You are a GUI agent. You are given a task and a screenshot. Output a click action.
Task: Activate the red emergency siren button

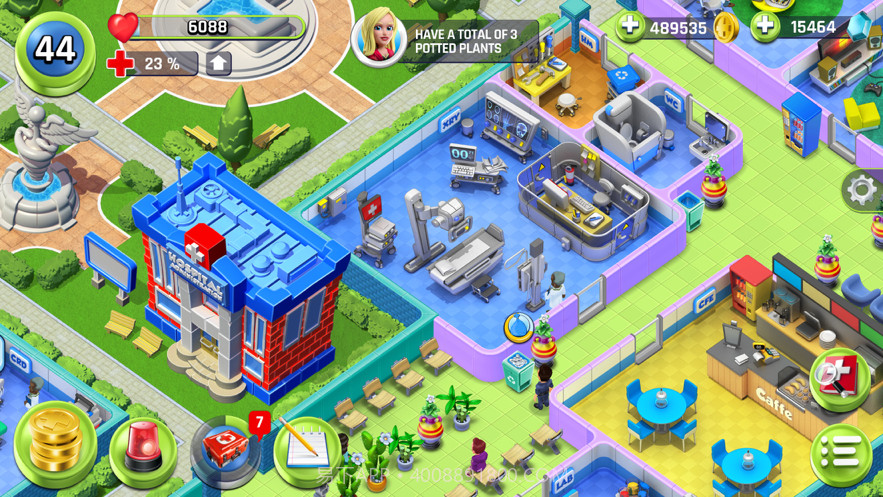pos(142,450)
